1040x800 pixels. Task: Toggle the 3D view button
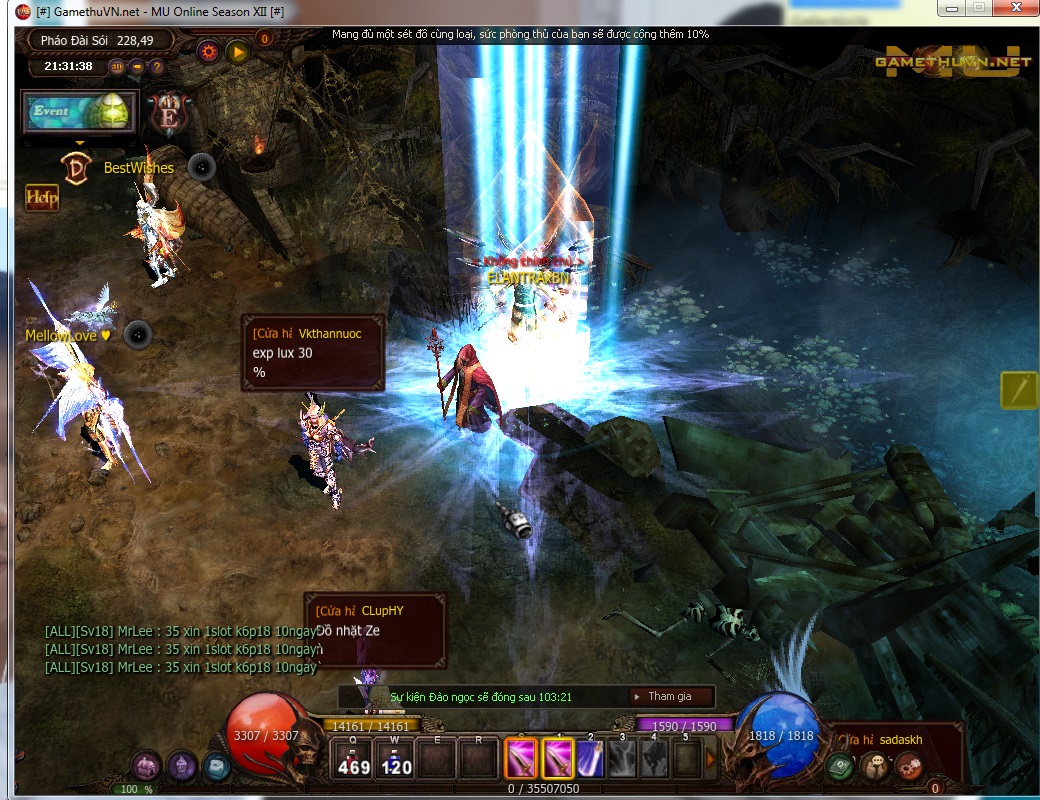(x=117, y=67)
